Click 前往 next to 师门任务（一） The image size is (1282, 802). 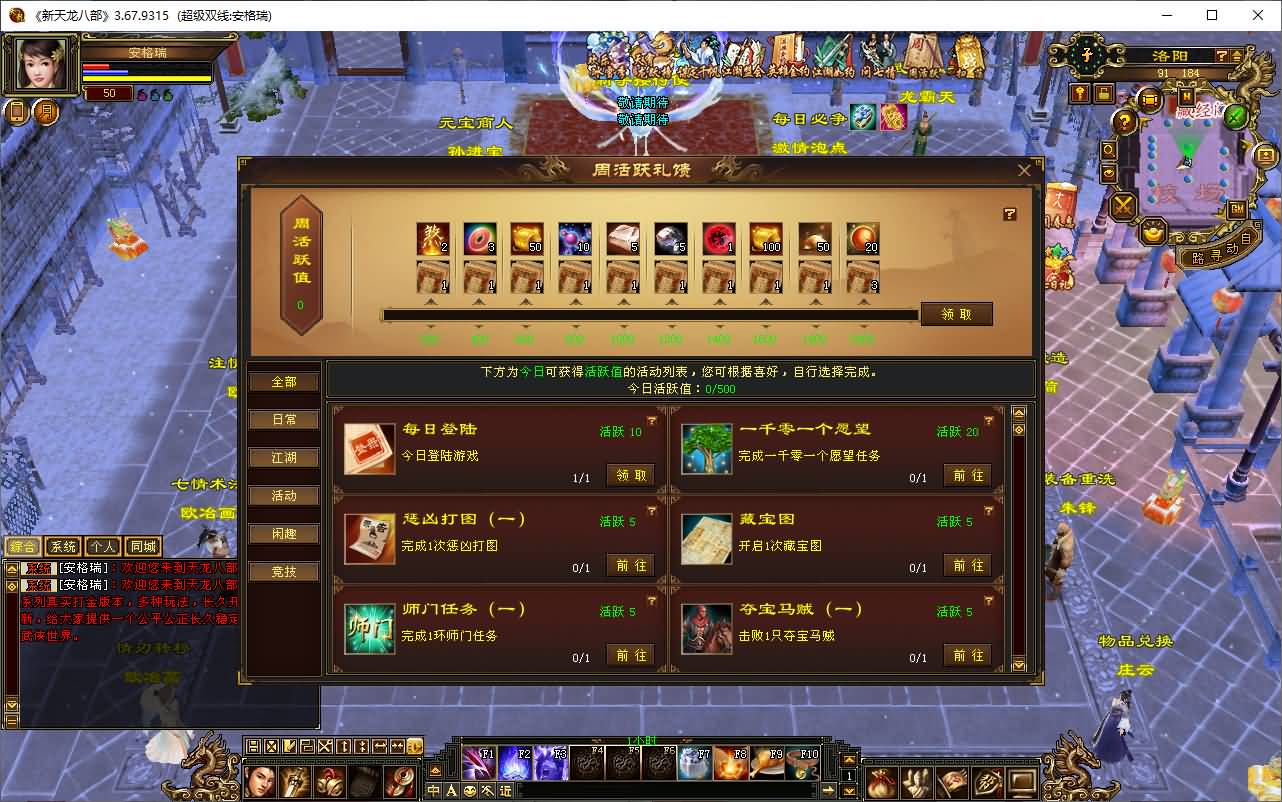coord(631,655)
